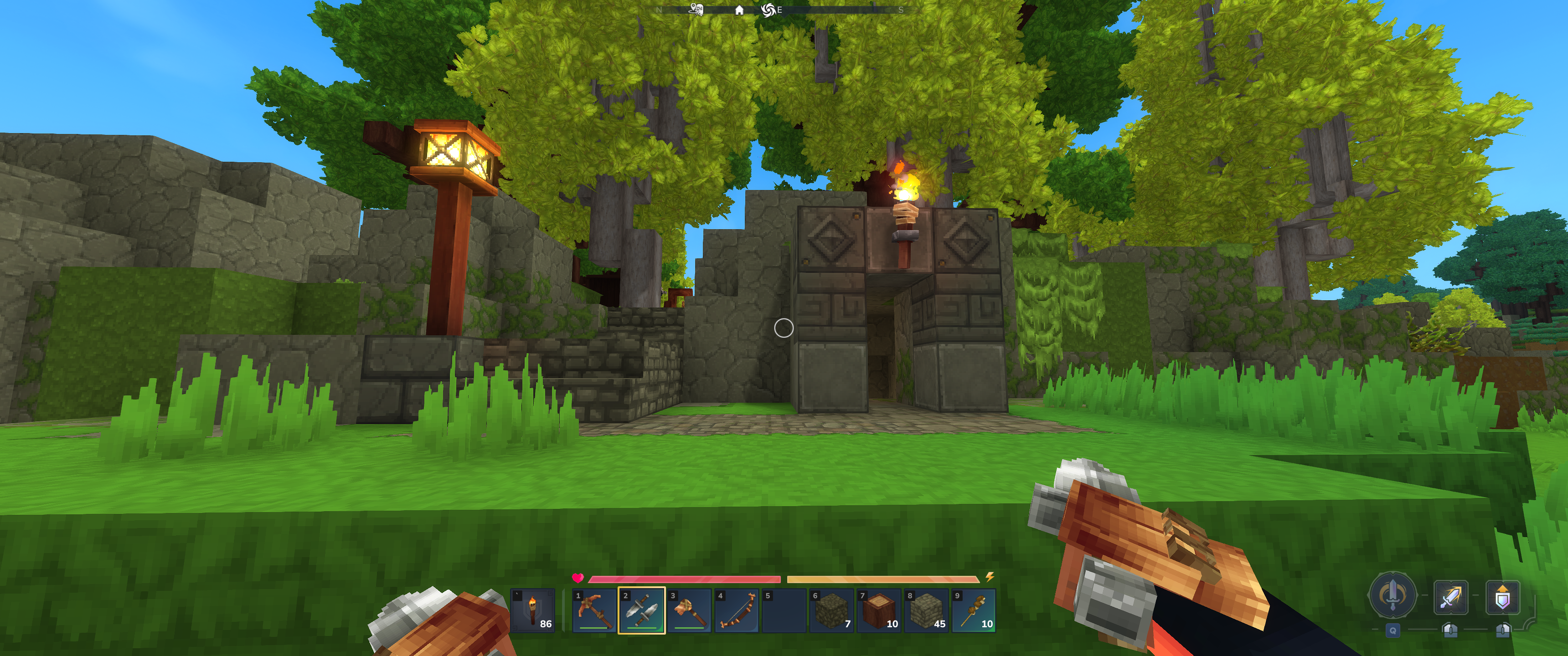Choose the meat skewer food slot
The height and width of the screenshot is (656, 1568).
pos(974,610)
